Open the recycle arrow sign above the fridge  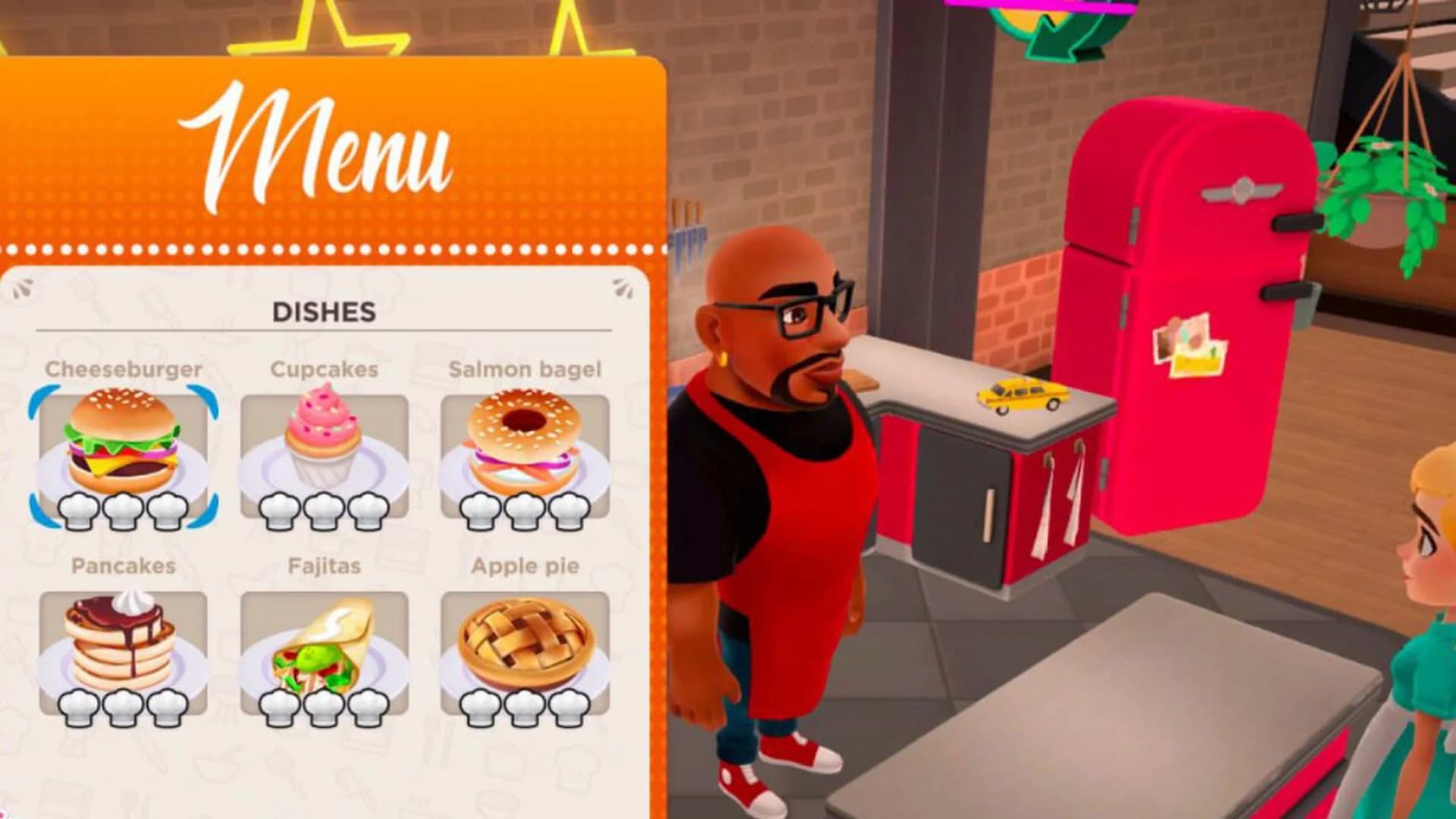[x=1062, y=30]
